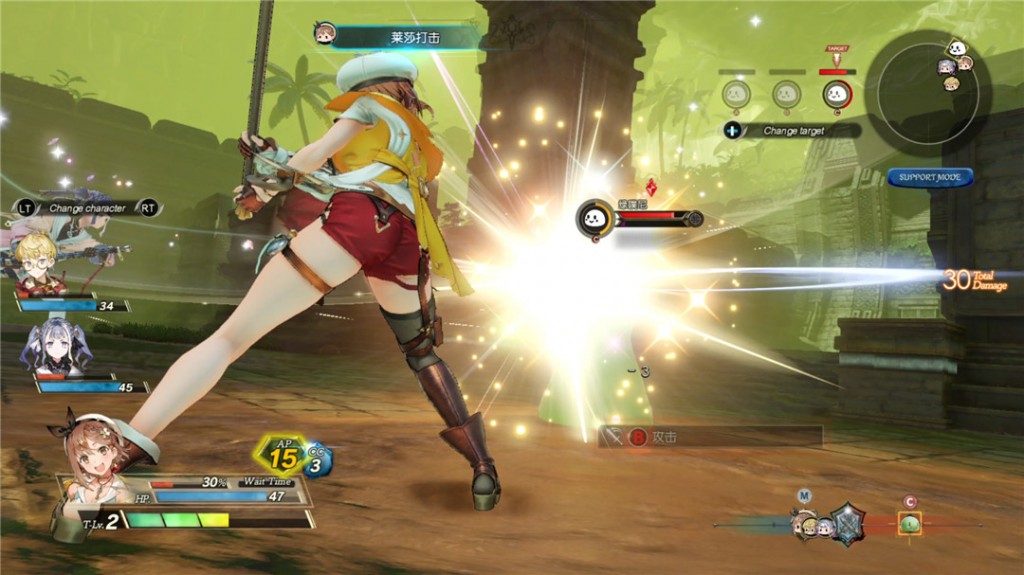Click the Change character label
The width and height of the screenshot is (1024, 575).
point(88,208)
